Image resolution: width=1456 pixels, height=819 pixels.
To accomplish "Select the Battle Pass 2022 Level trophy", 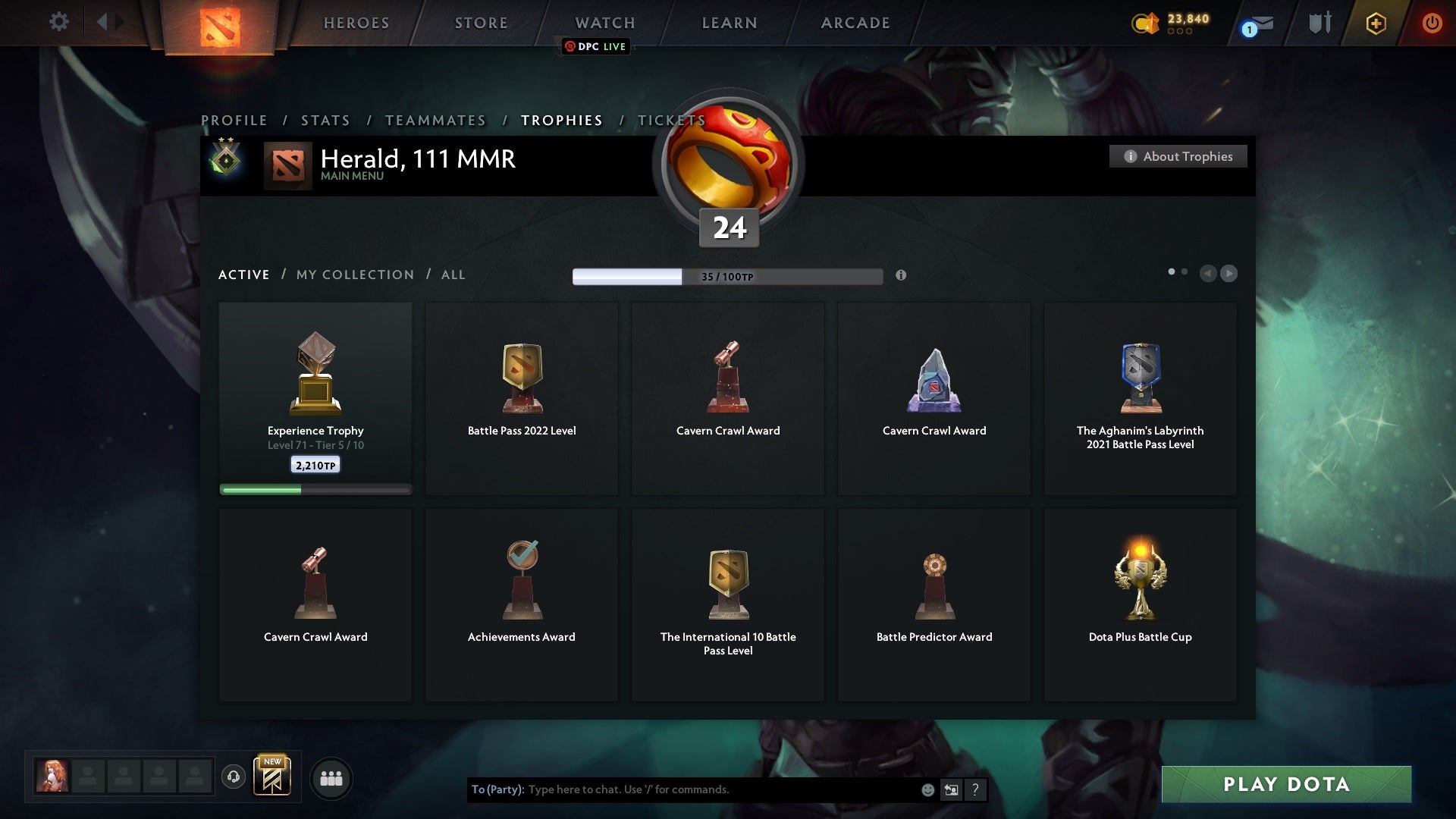I will point(522,398).
